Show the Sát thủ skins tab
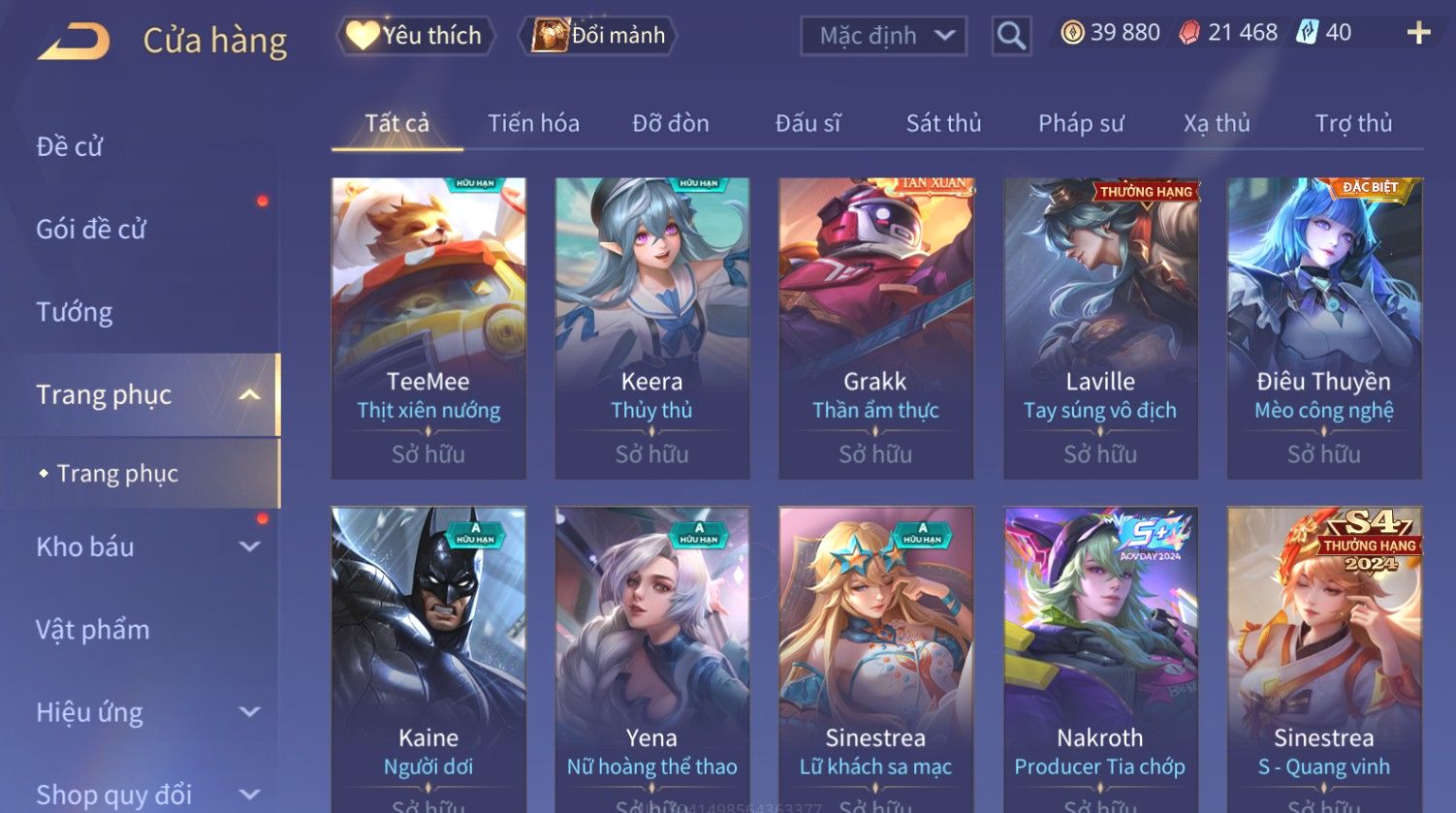1456x813 pixels. [x=943, y=123]
